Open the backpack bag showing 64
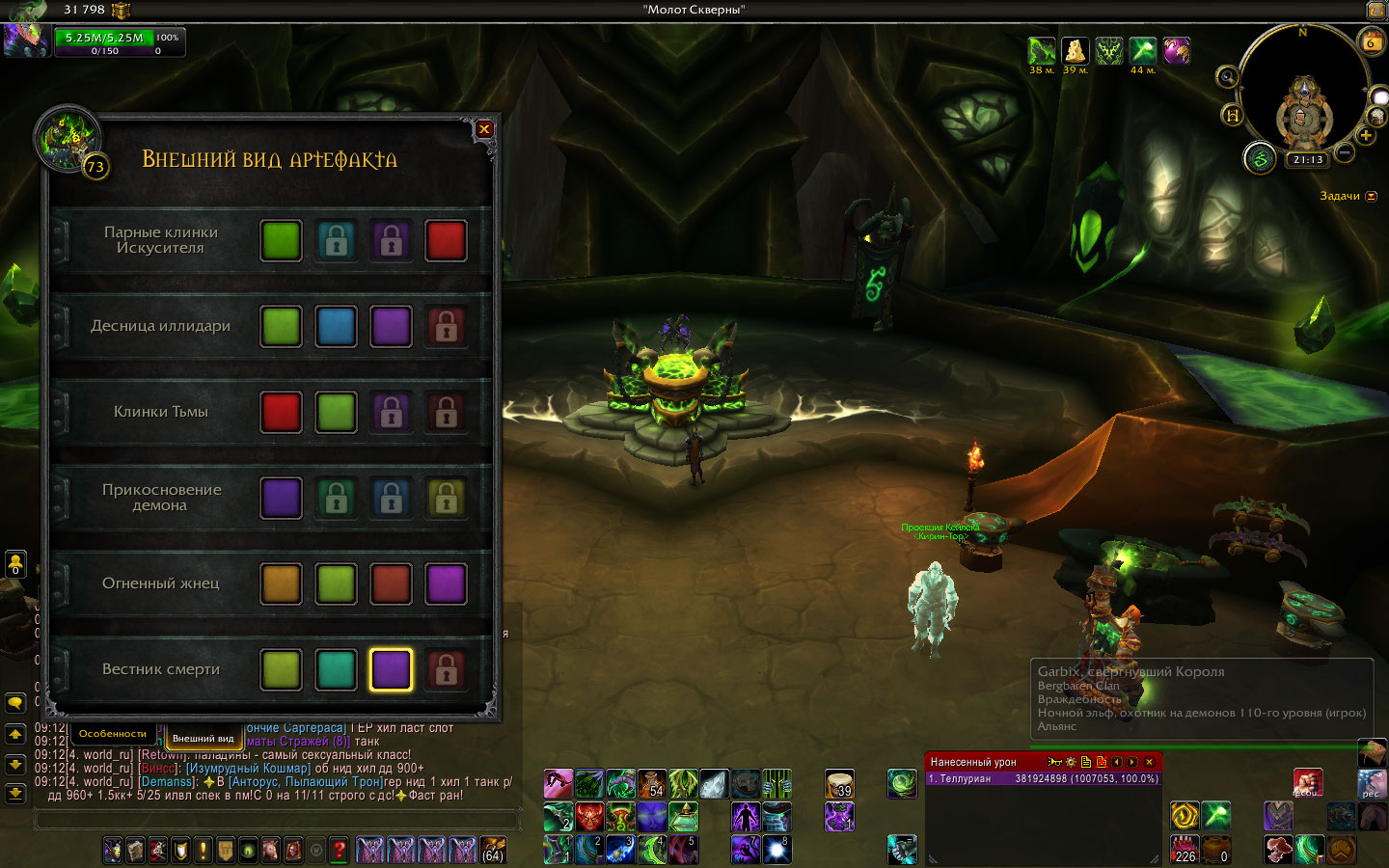 pyautogui.click(x=493, y=850)
